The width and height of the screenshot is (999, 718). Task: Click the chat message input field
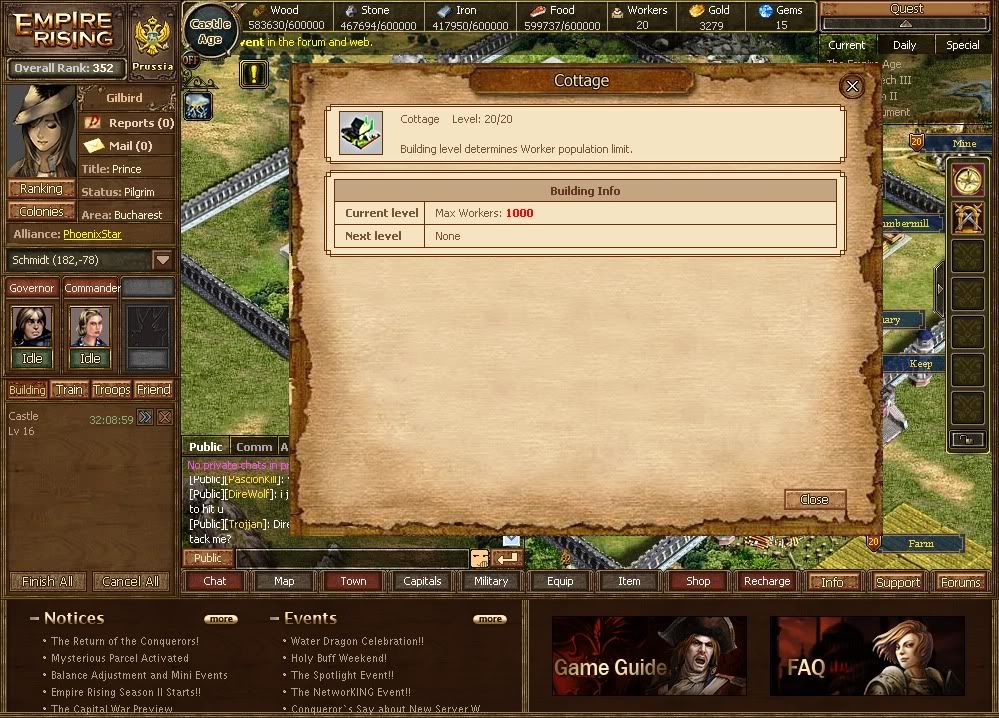click(351, 558)
